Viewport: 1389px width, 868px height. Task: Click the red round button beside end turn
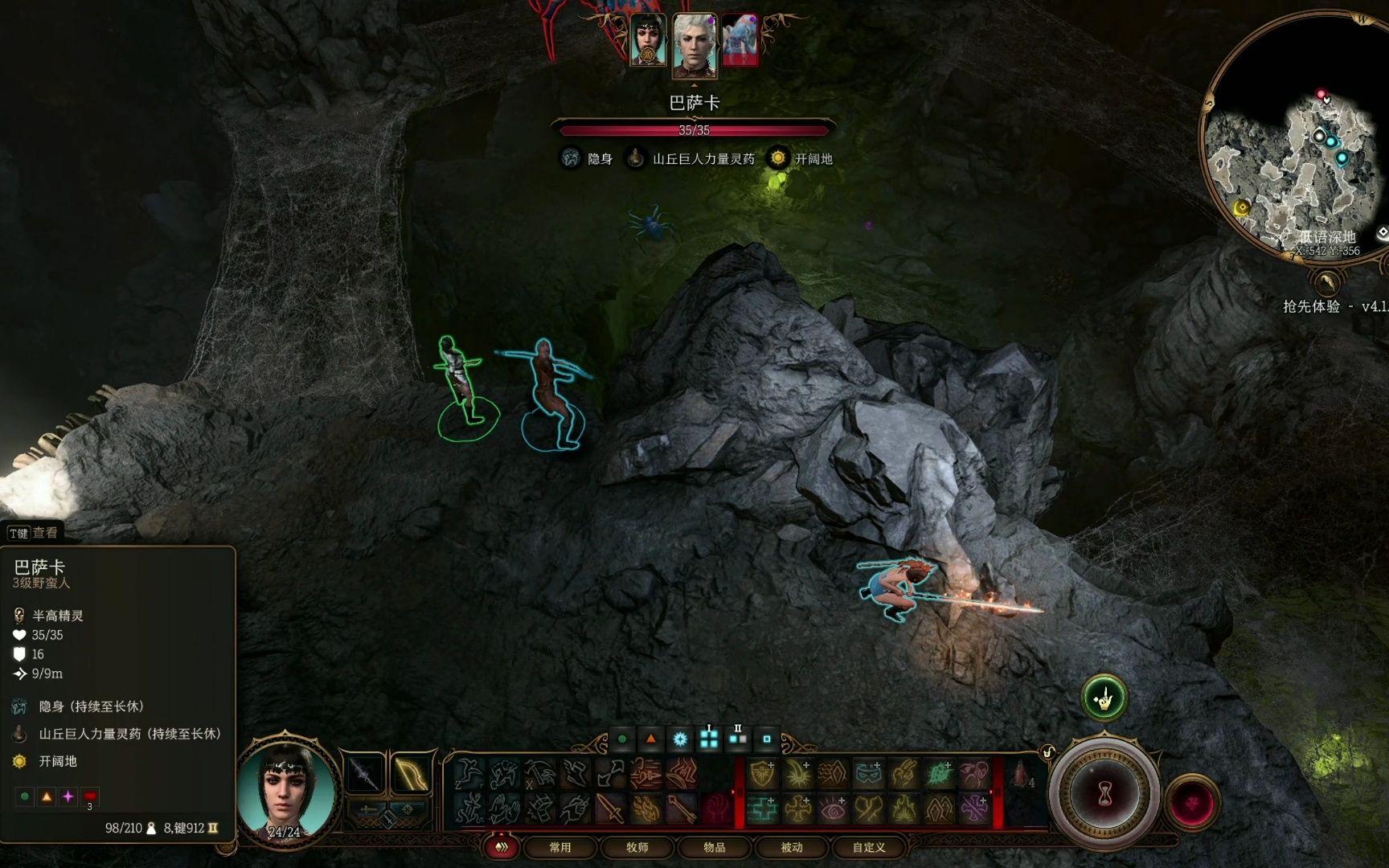[1193, 800]
